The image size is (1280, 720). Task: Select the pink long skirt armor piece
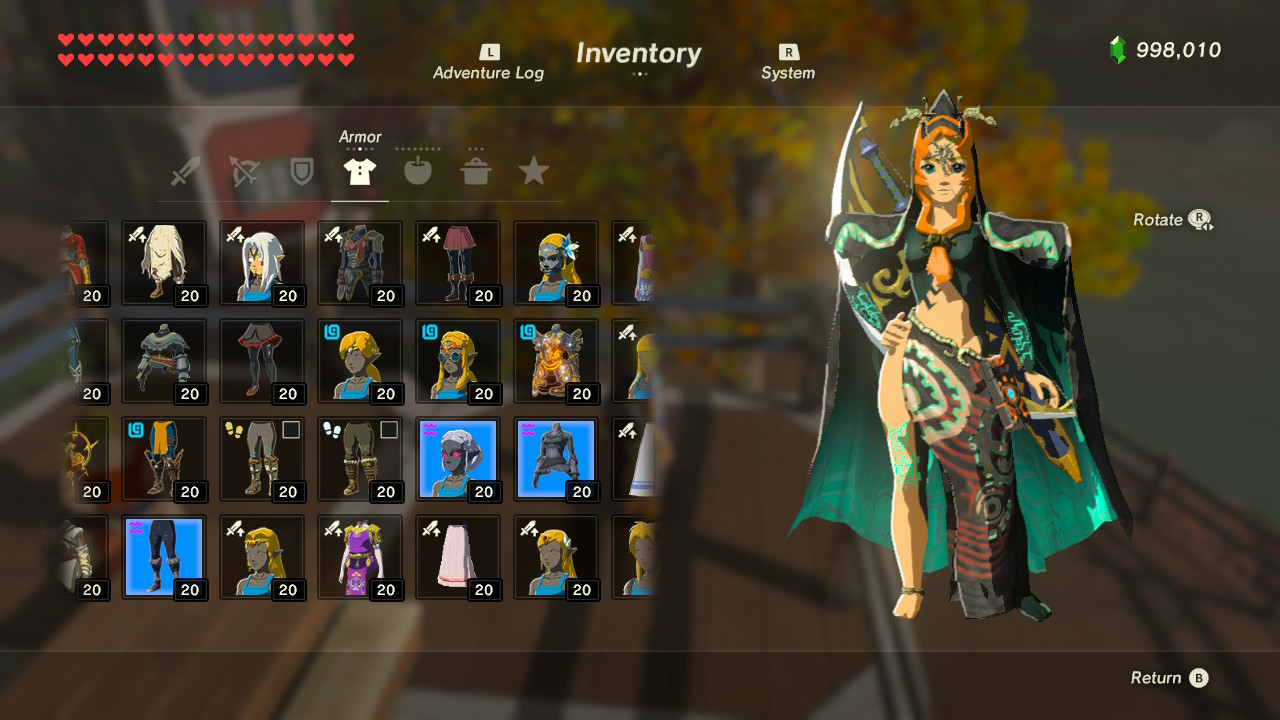point(458,556)
